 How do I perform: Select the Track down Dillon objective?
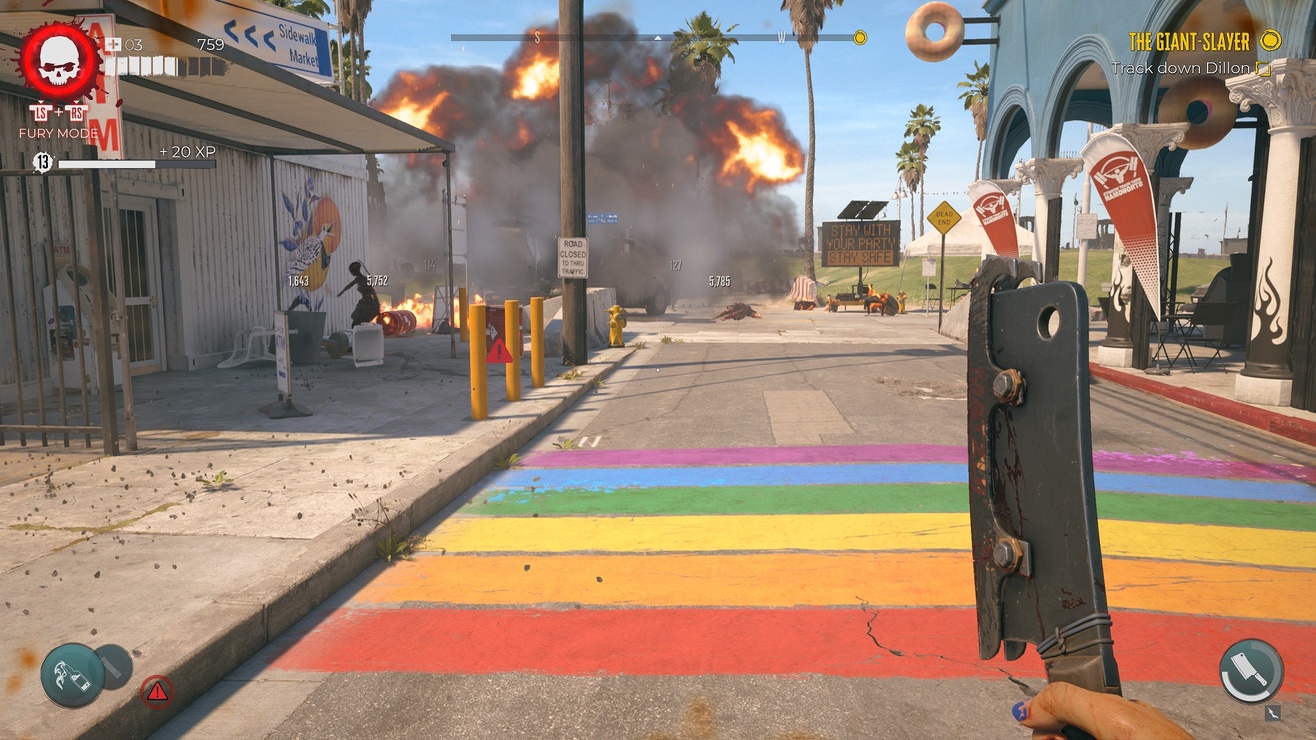point(1180,68)
